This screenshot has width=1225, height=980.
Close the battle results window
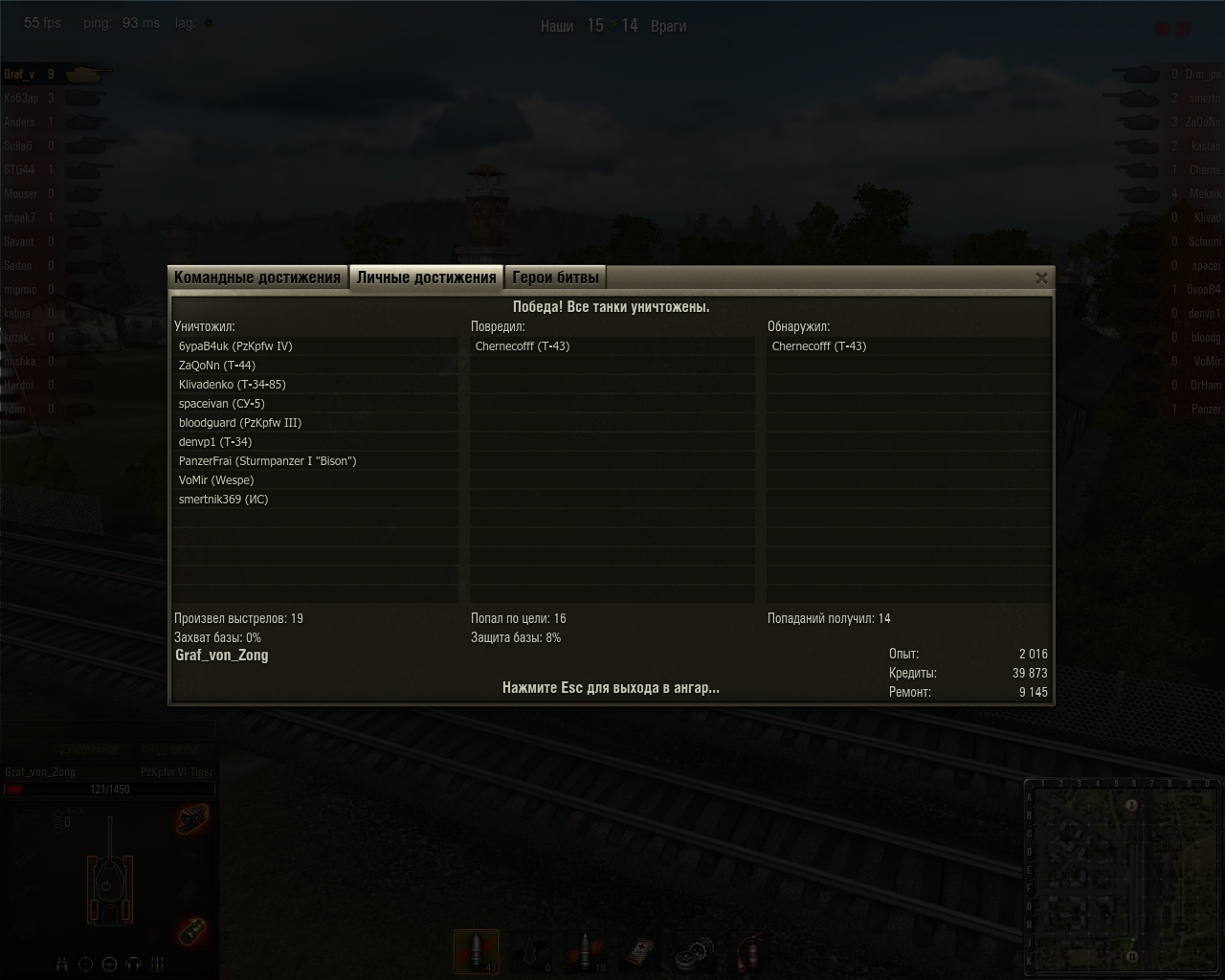pyautogui.click(x=1041, y=278)
